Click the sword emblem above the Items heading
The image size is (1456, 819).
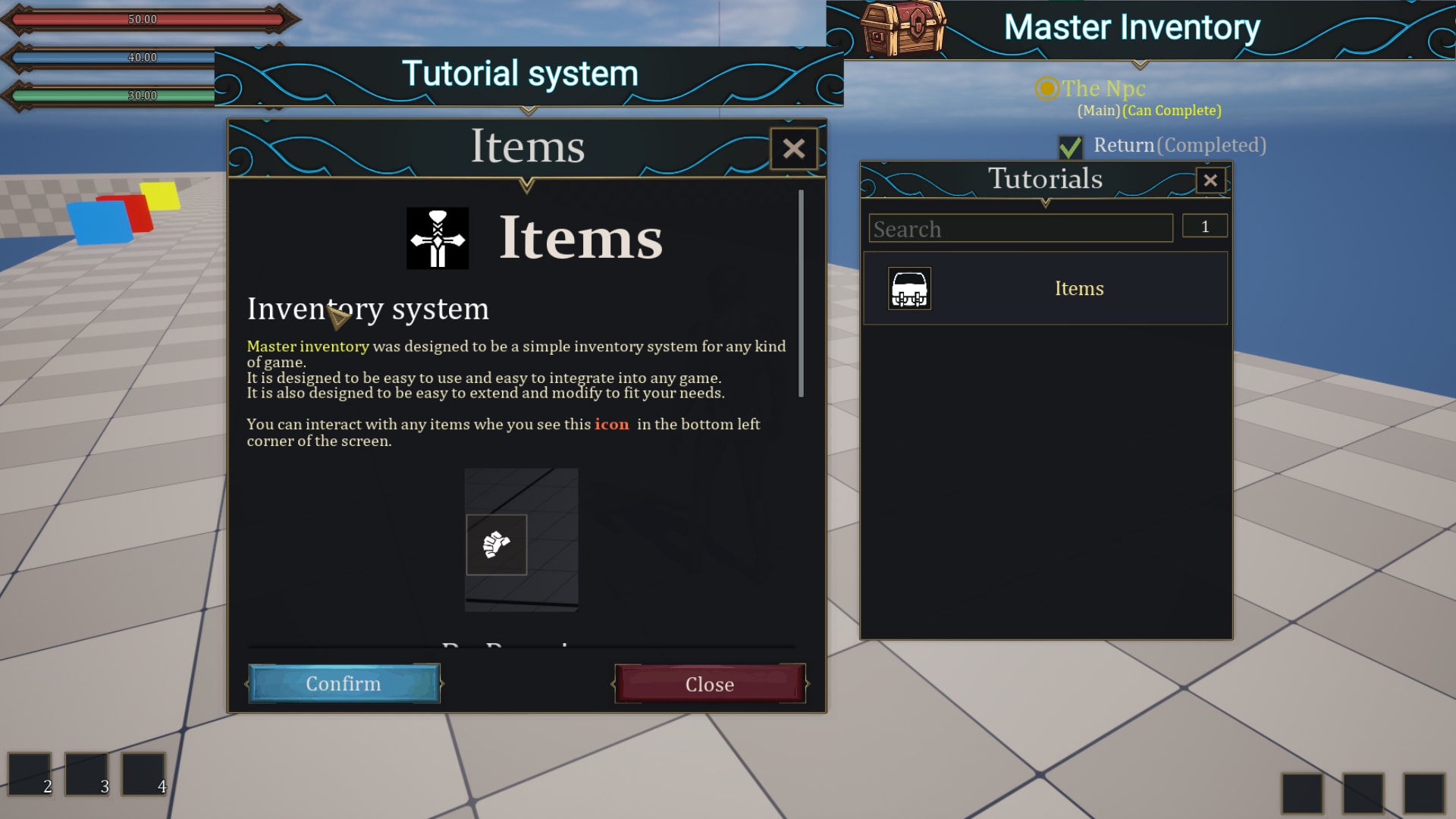[x=438, y=237]
